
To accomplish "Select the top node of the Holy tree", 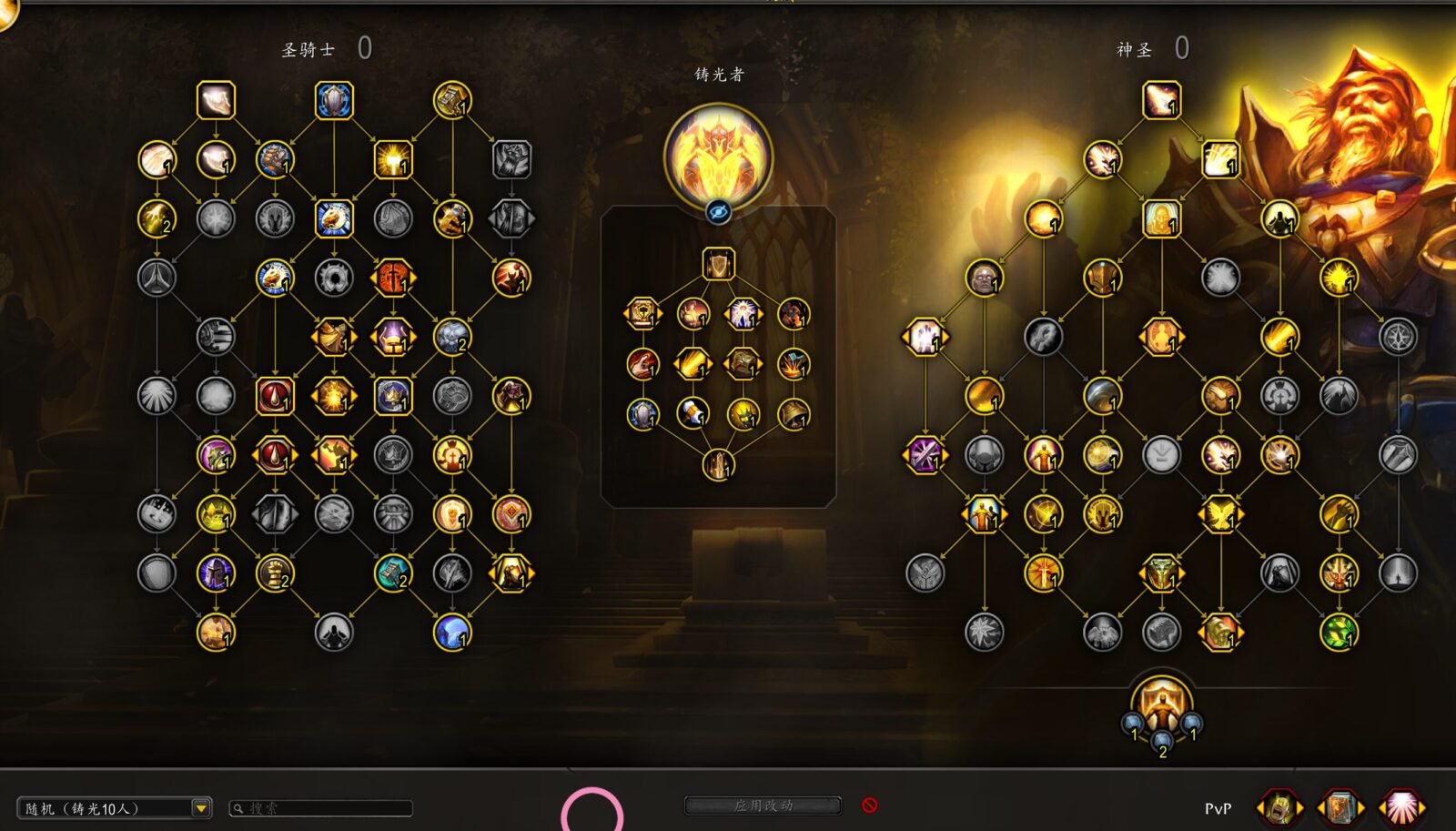I will coord(1161,100).
